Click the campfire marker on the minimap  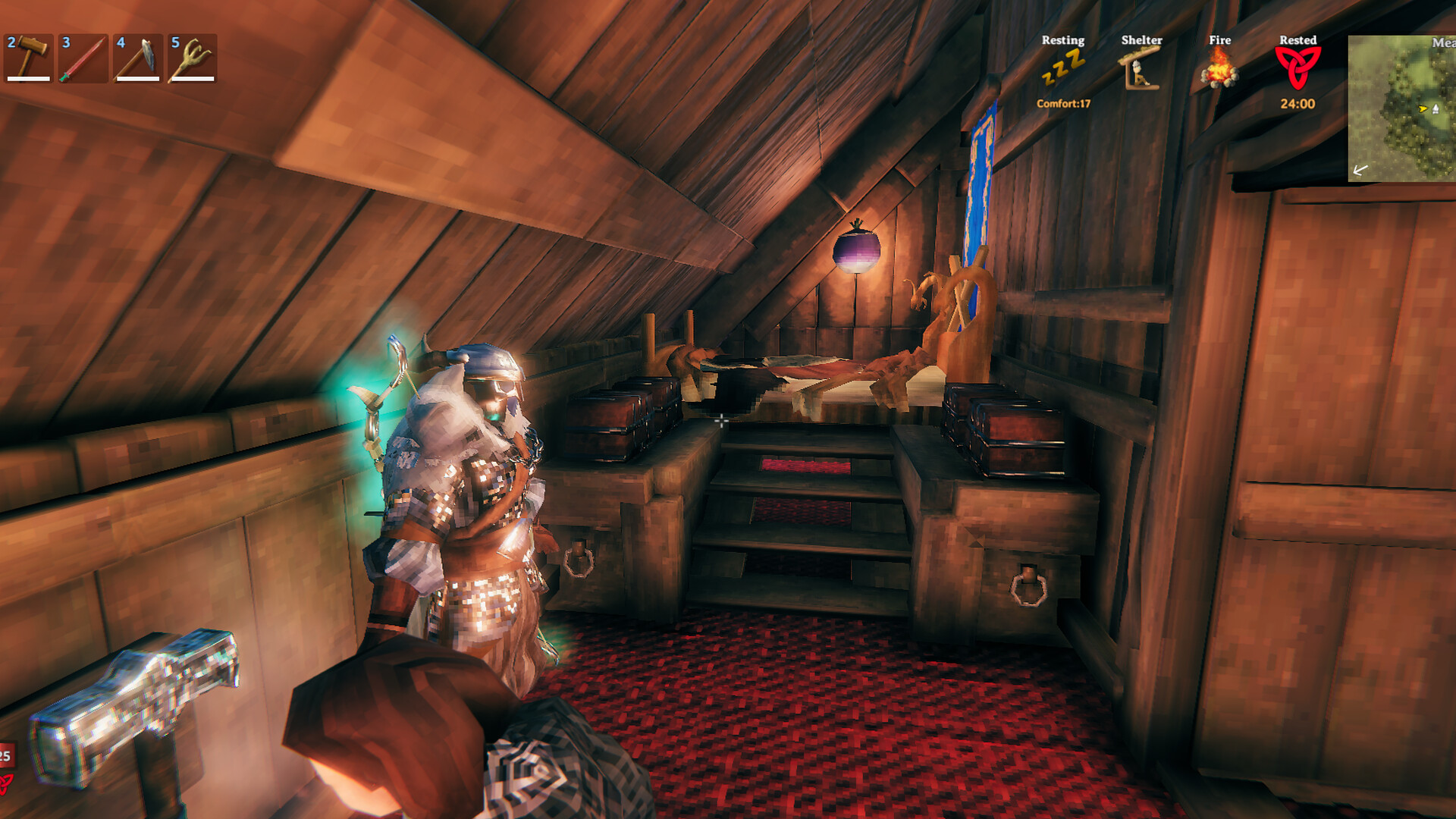(1436, 109)
